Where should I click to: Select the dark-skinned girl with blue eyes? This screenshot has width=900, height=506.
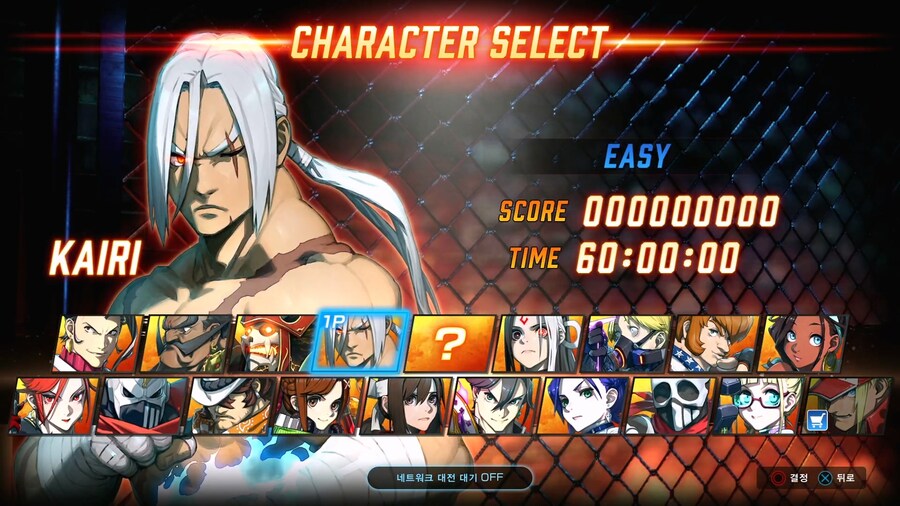click(x=803, y=344)
